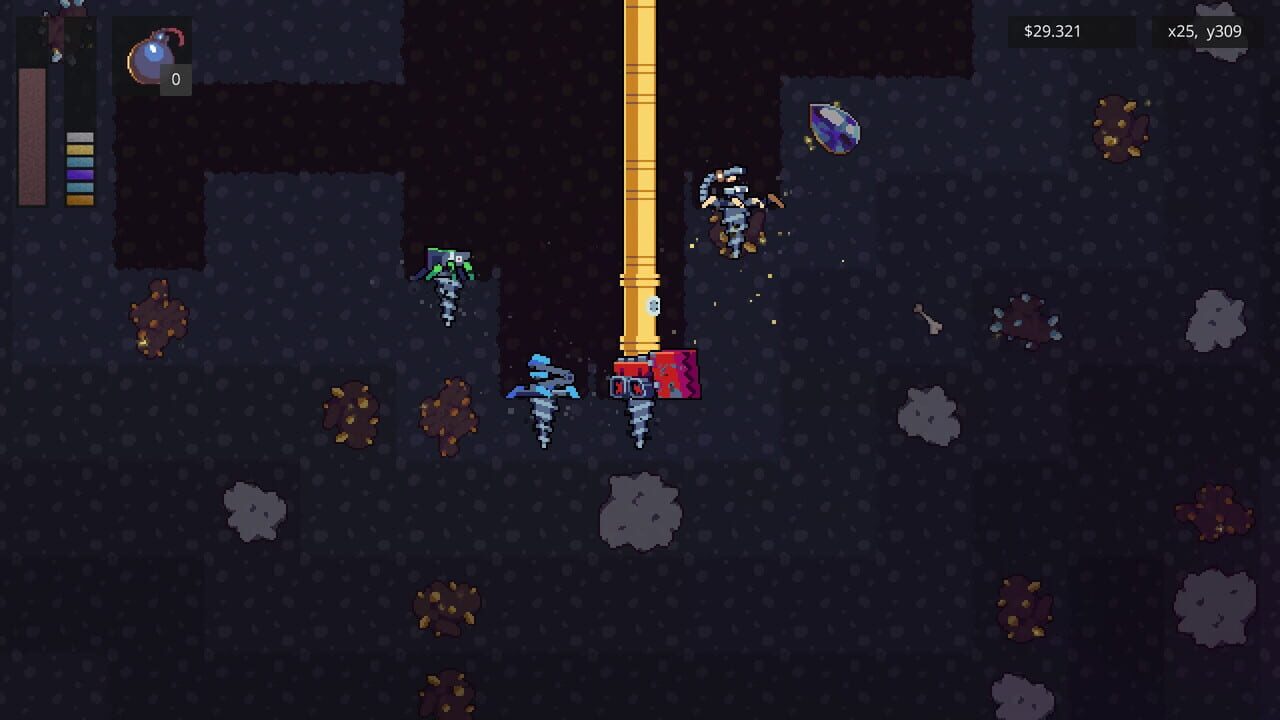Viewport: 1280px width, 720px height.
Task: Toggle the white resource bar segment
Action: click(x=78, y=137)
